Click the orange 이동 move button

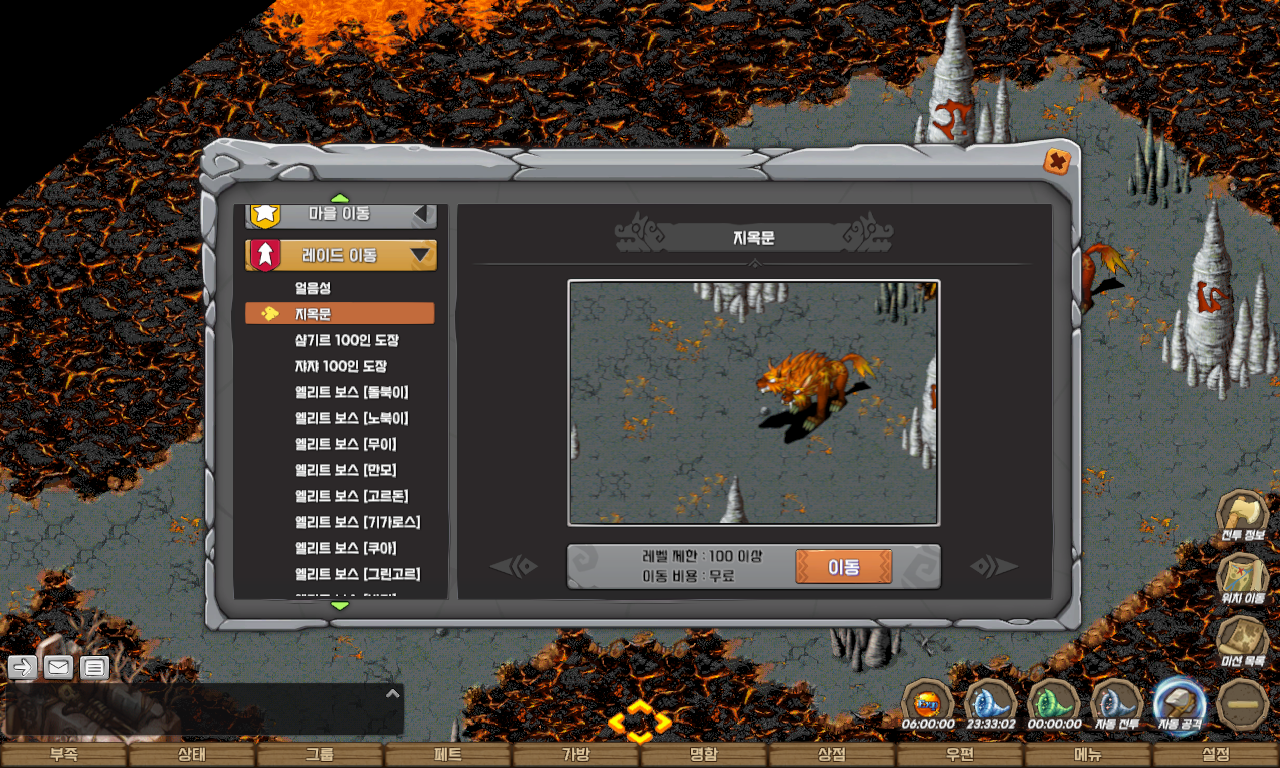click(843, 566)
